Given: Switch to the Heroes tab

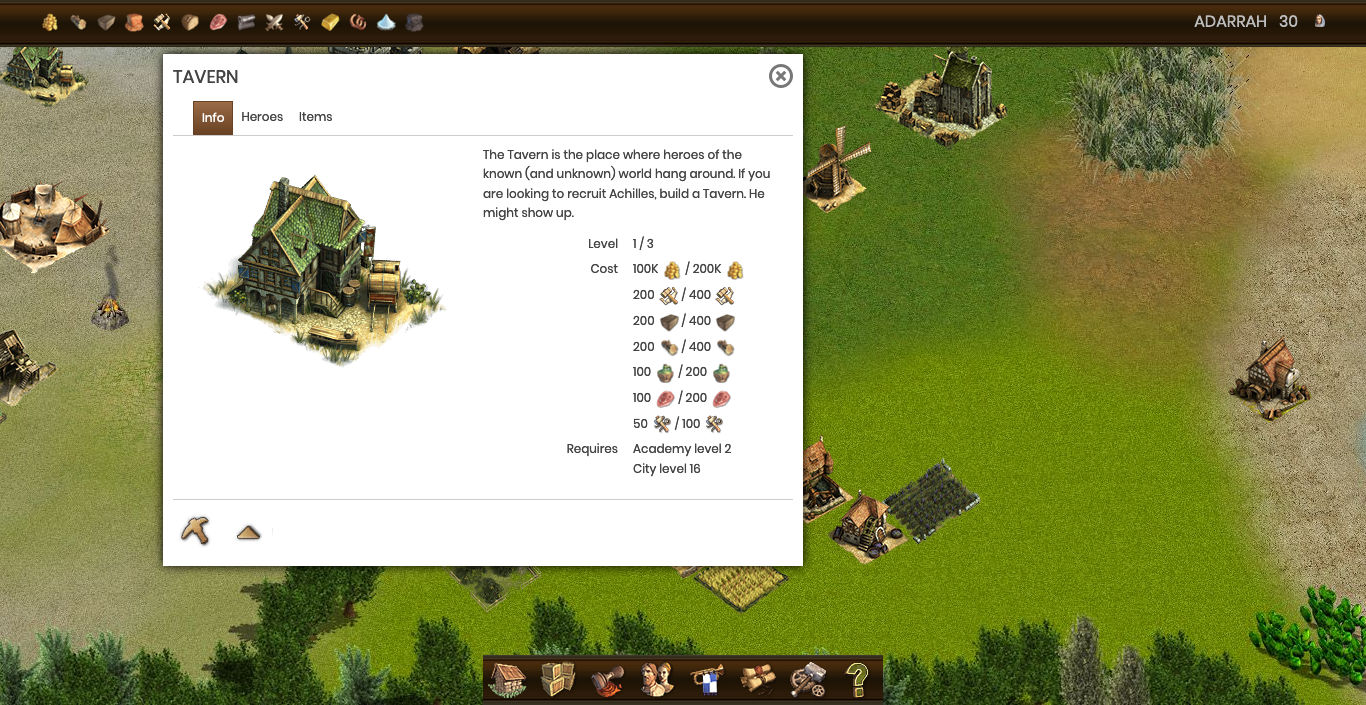Looking at the screenshot, I should coord(262,117).
